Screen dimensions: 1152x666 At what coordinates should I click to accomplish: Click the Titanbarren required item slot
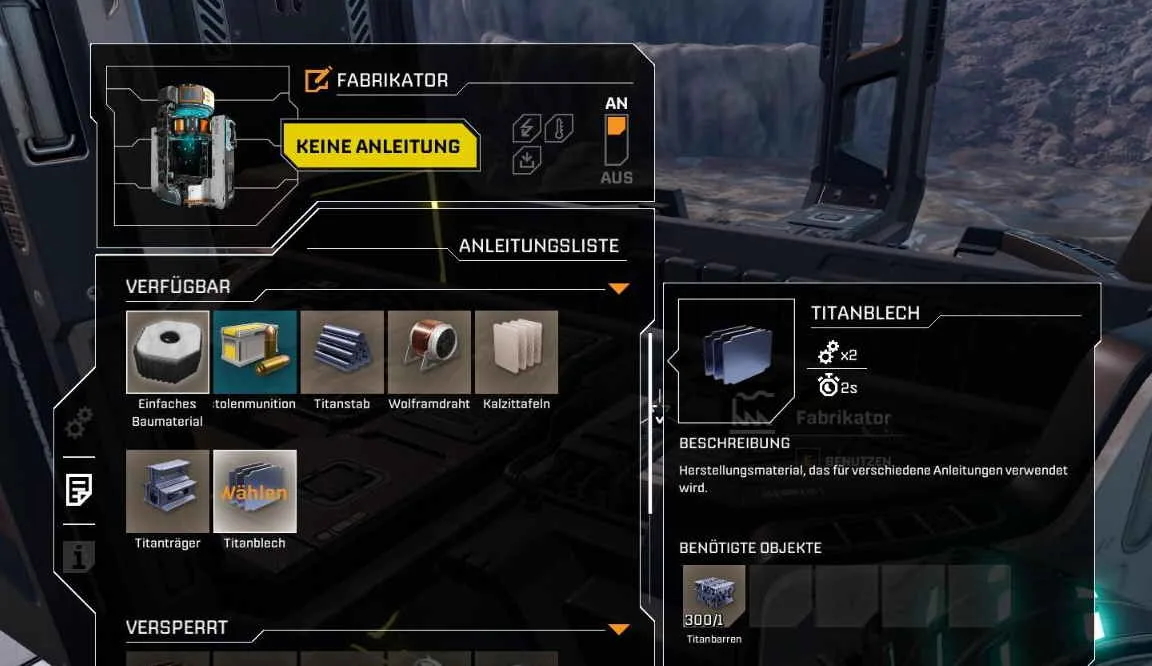(714, 596)
